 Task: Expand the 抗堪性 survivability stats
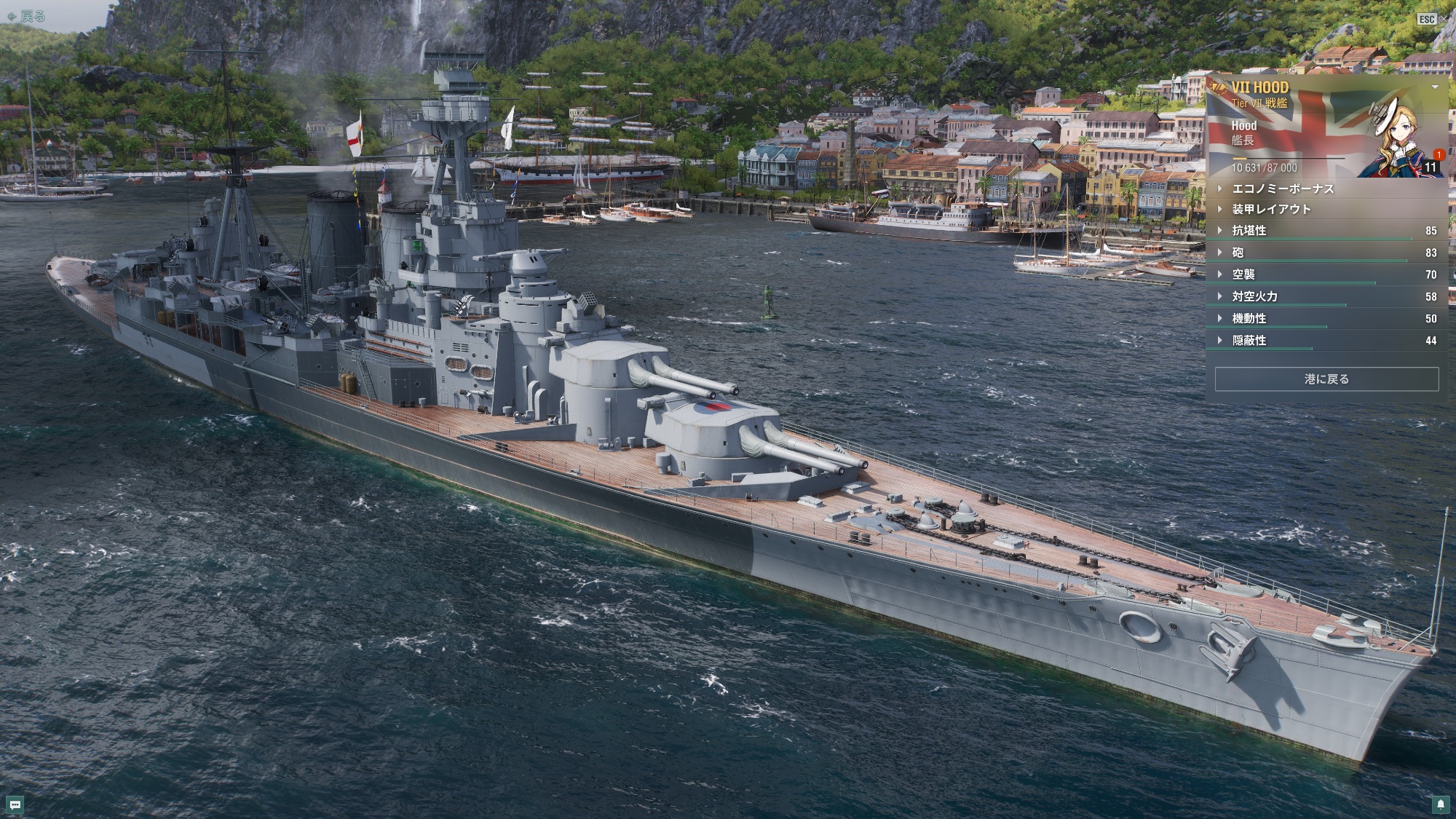pos(1249,231)
